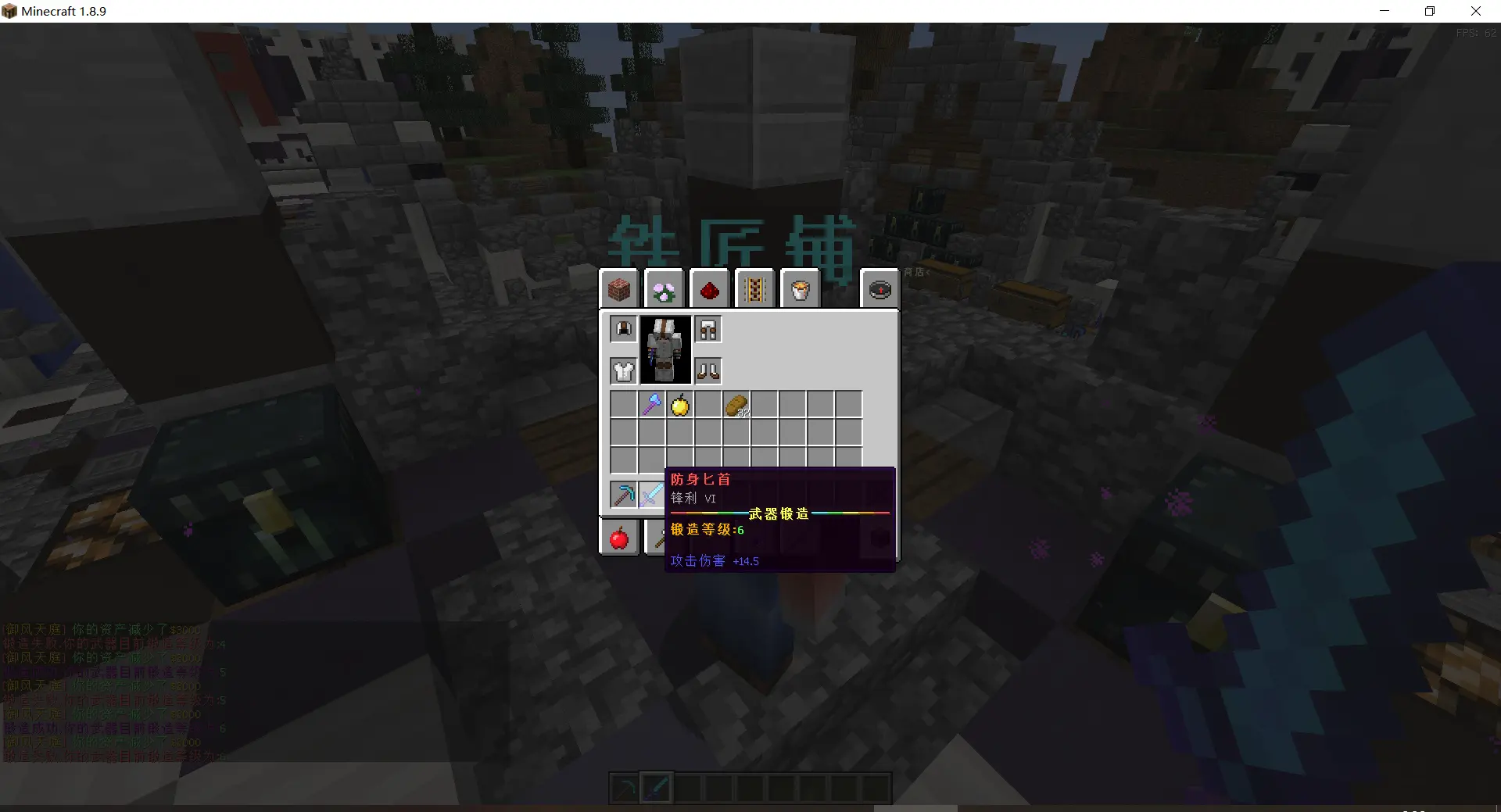Open the Miscellaneous lava bucket tab
1501x812 pixels.
point(801,290)
